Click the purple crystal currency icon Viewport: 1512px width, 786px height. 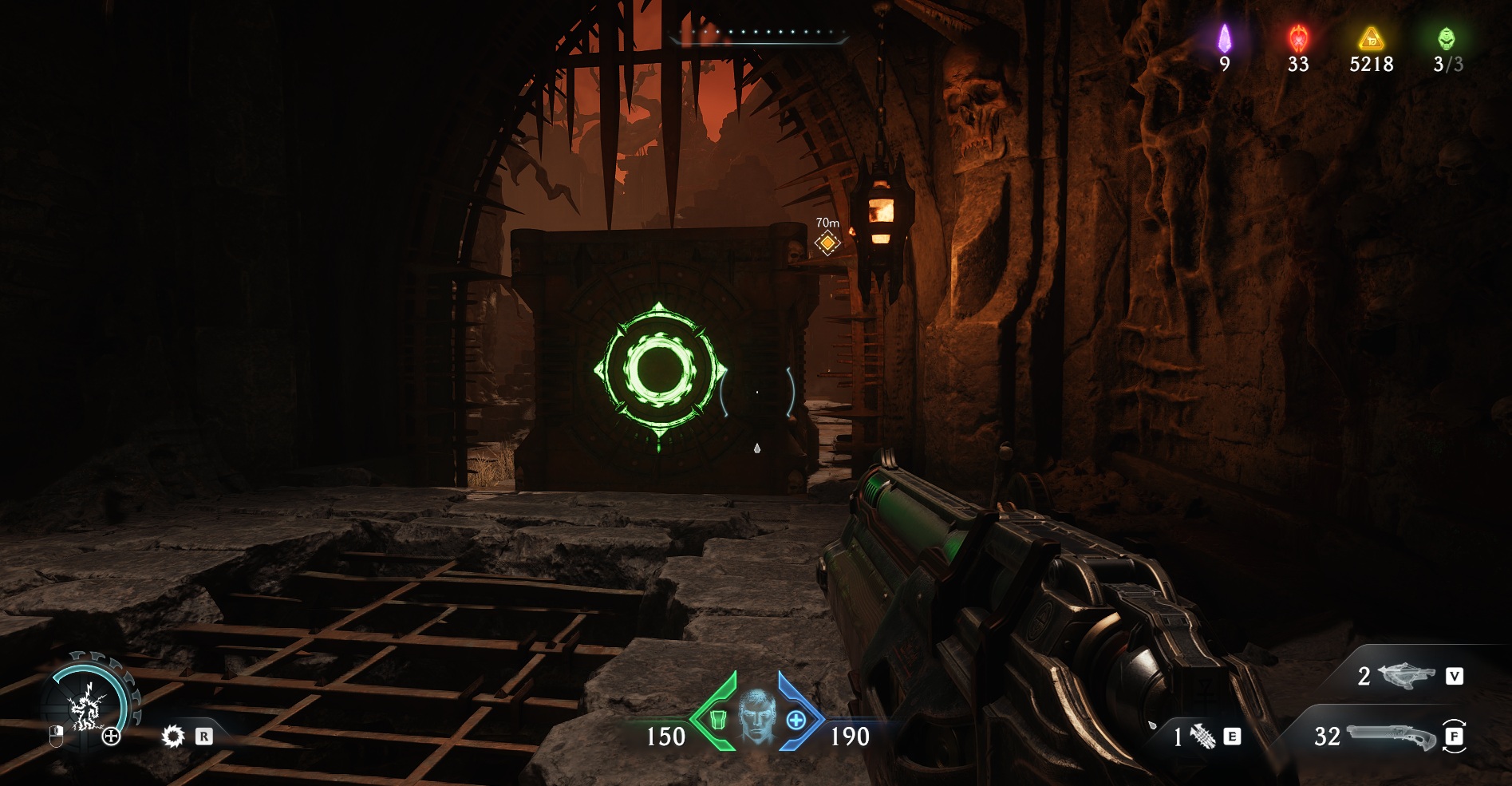click(1224, 38)
